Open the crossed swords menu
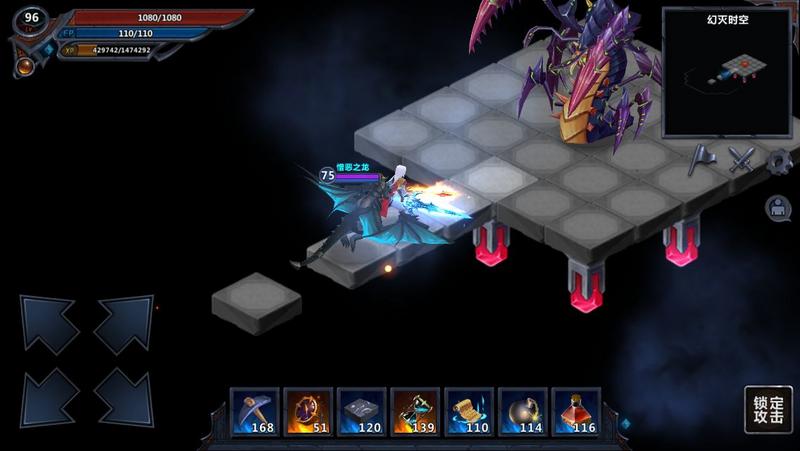Image resolution: width=800 pixels, height=451 pixels. pyautogui.click(x=741, y=159)
